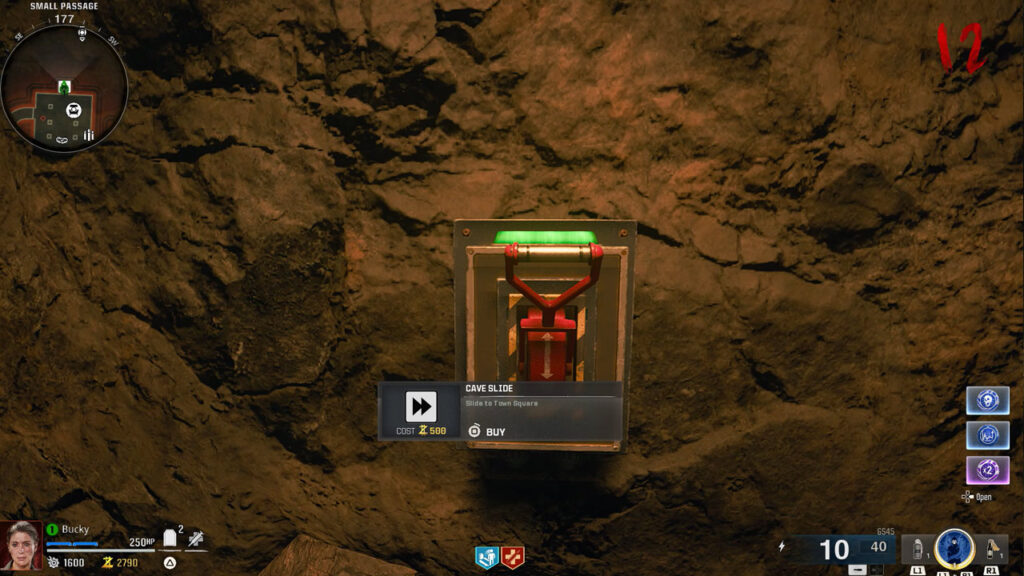
Task: Select the purple x2 multiplier card
Action: (987, 470)
